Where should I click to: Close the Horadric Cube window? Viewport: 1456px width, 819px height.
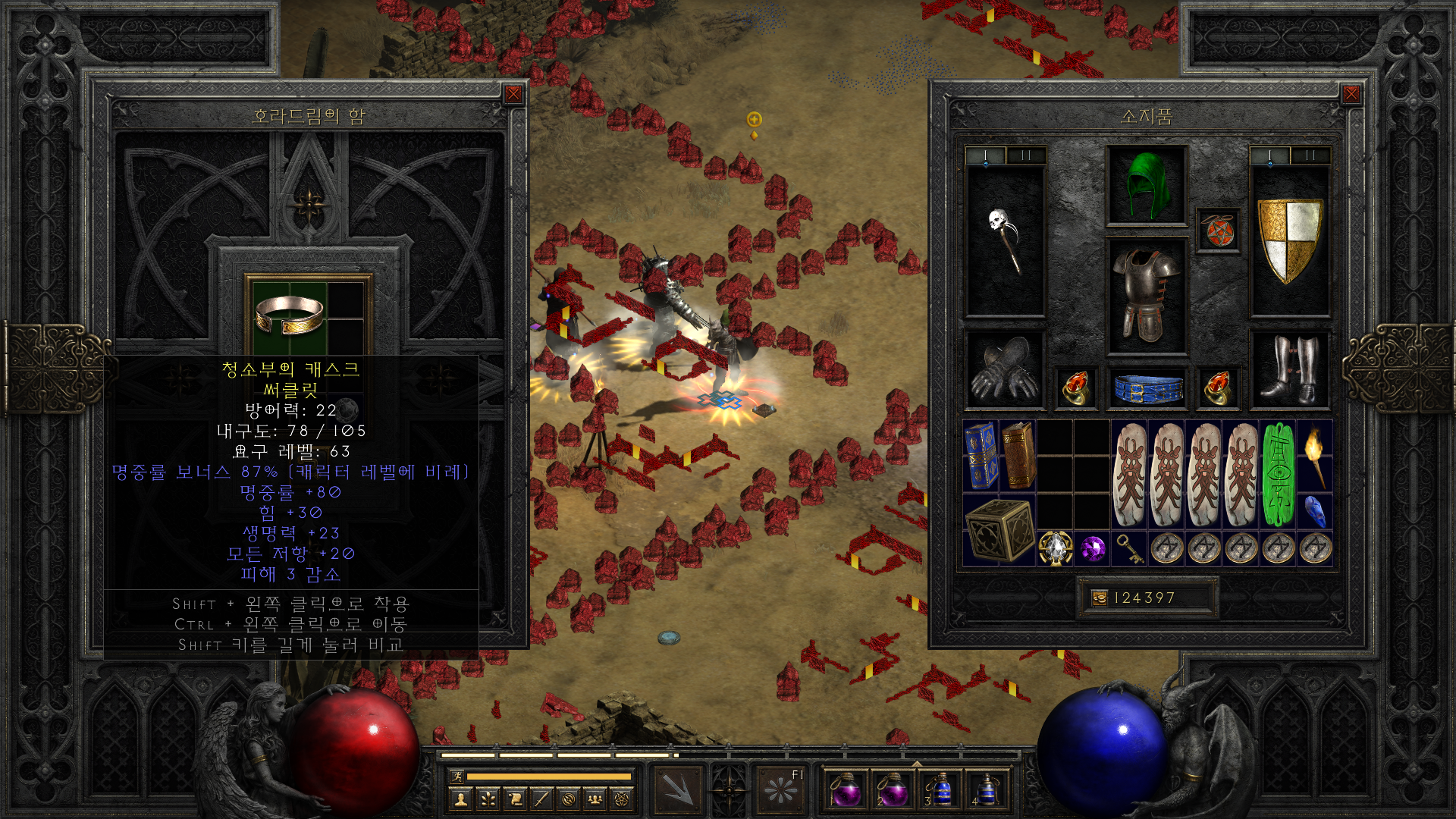click(x=513, y=94)
